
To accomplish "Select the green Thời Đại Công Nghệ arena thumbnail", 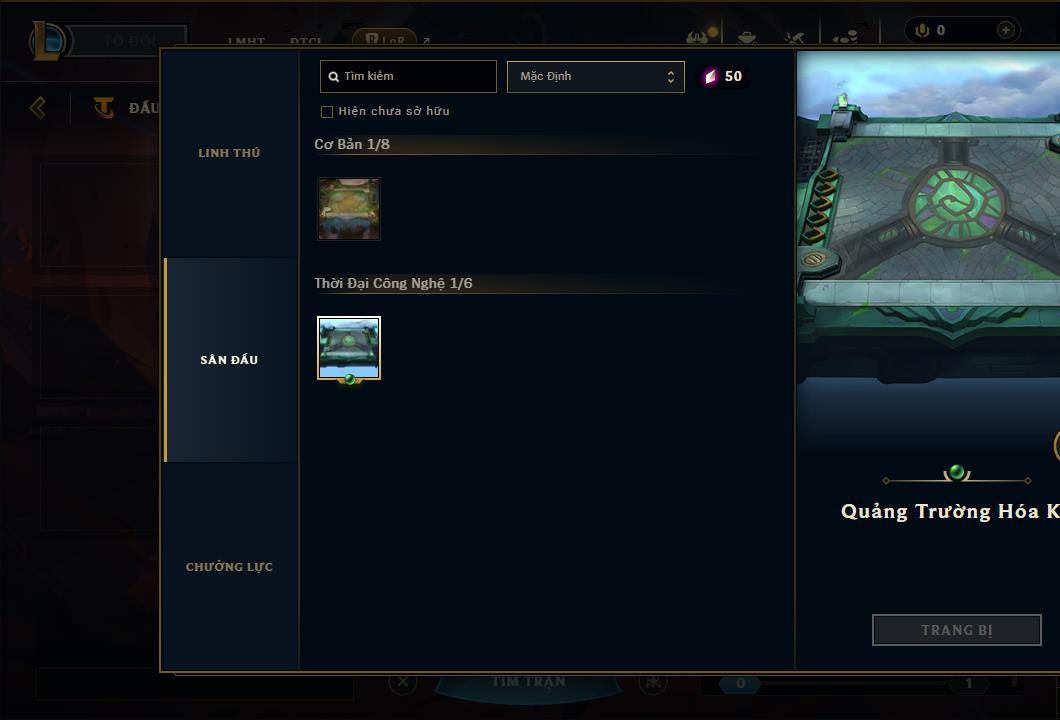I will (x=349, y=348).
